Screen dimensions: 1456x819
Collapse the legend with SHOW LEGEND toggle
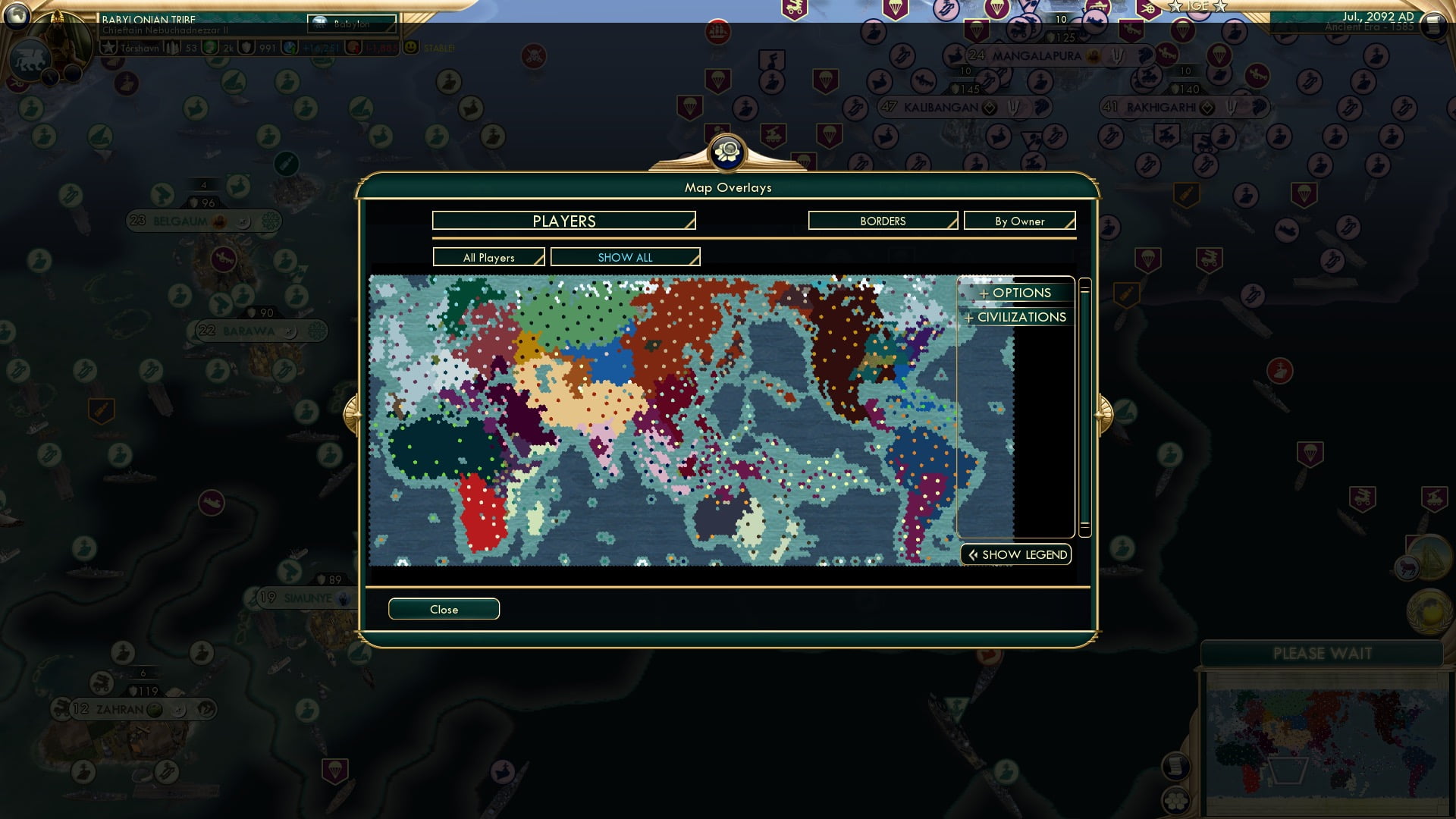click(1015, 554)
